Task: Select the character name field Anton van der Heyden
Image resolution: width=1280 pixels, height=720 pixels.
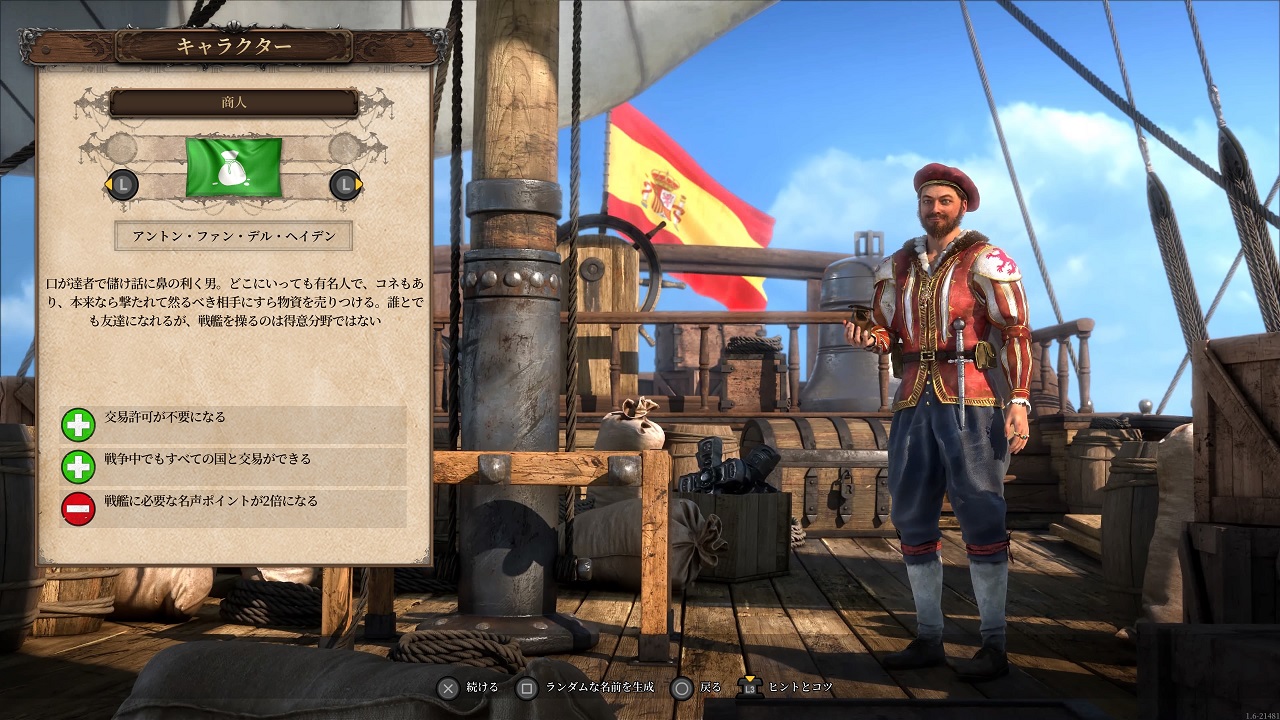Action: click(x=233, y=236)
